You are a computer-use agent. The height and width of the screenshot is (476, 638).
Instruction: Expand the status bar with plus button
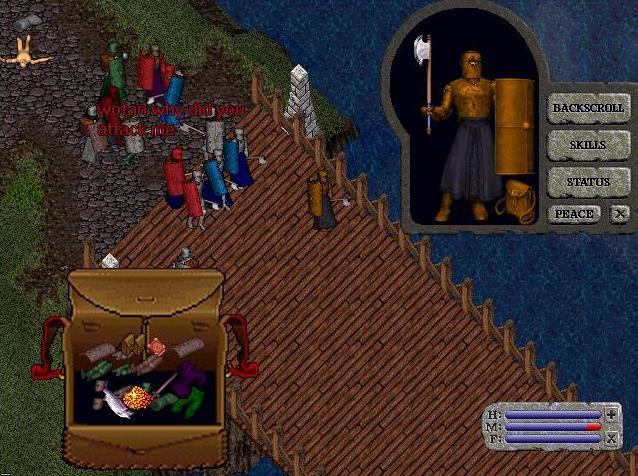tap(611, 414)
